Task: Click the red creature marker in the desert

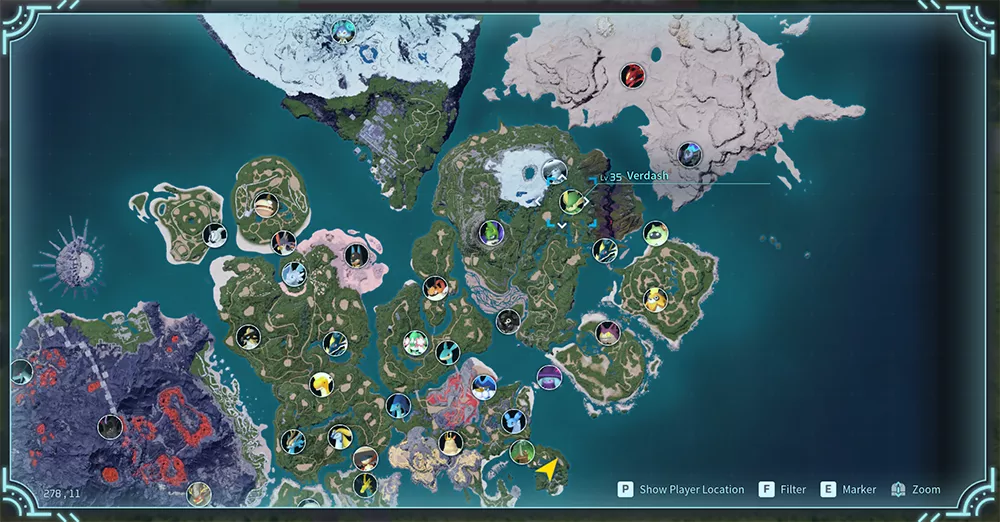Action: click(633, 74)
